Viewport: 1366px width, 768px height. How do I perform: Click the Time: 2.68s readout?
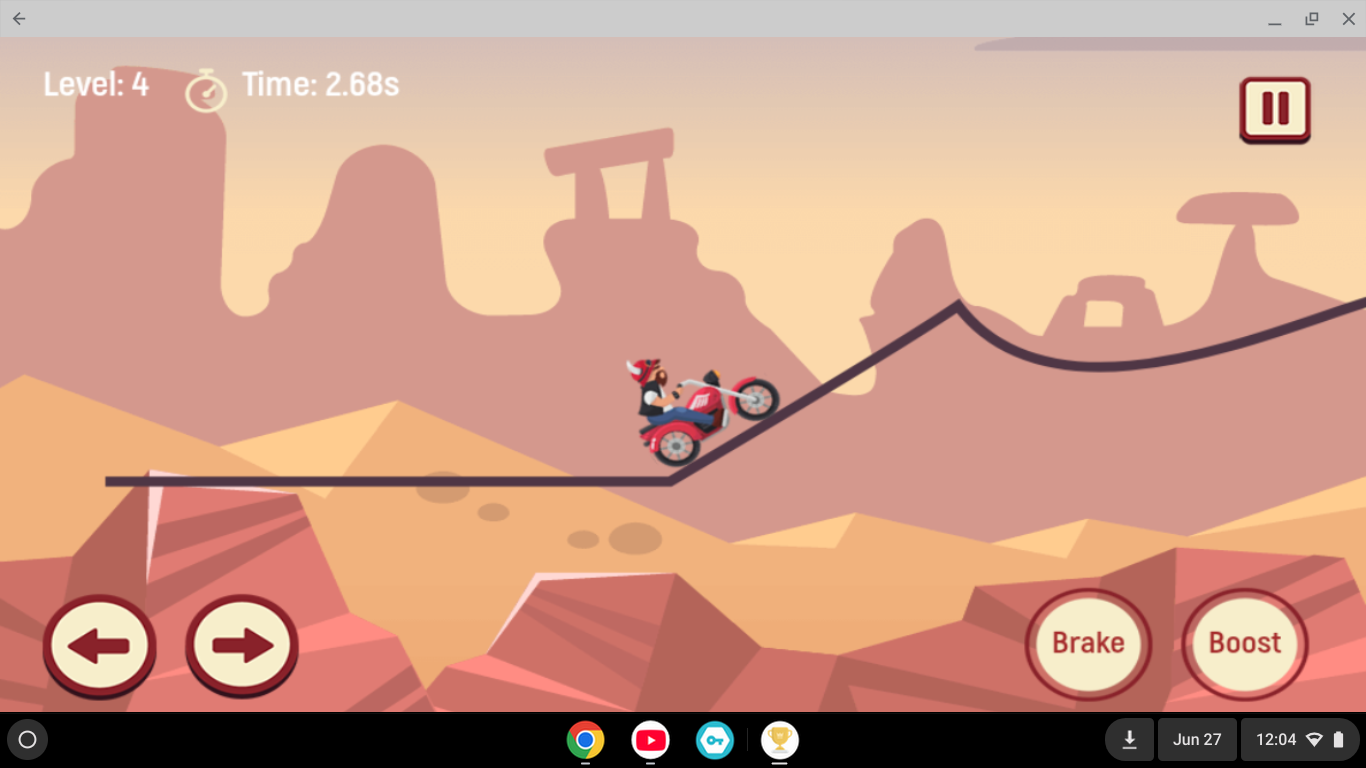pos(320,84)
